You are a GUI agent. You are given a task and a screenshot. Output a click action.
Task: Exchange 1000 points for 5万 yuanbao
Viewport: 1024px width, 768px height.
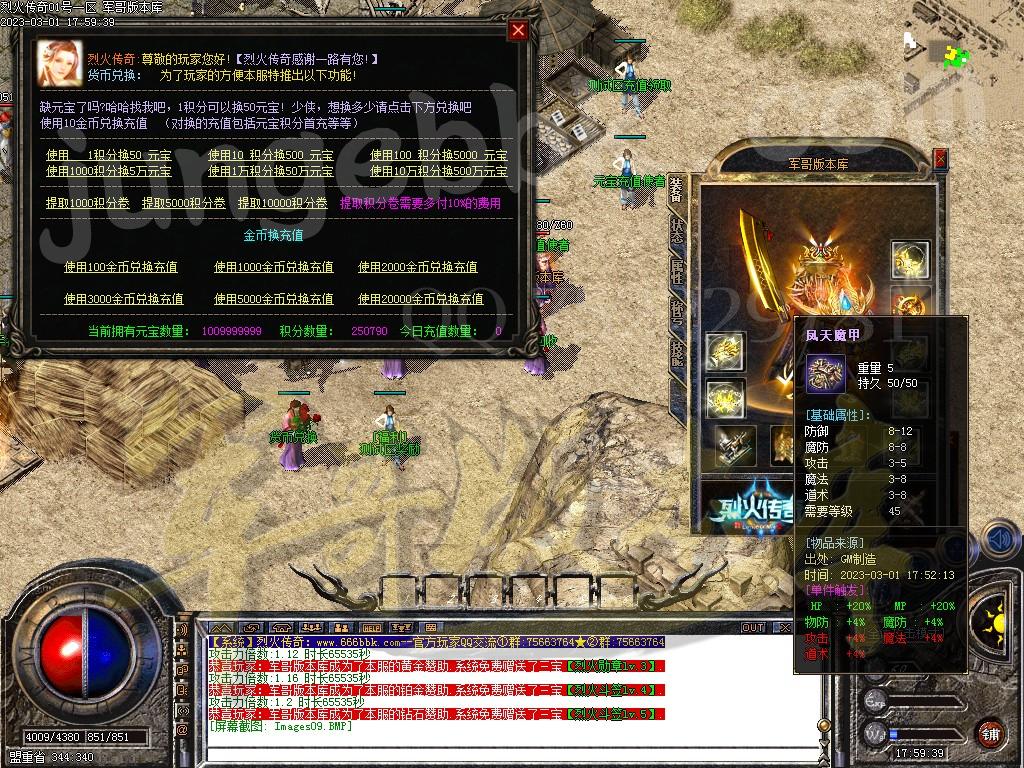(108, 171)
